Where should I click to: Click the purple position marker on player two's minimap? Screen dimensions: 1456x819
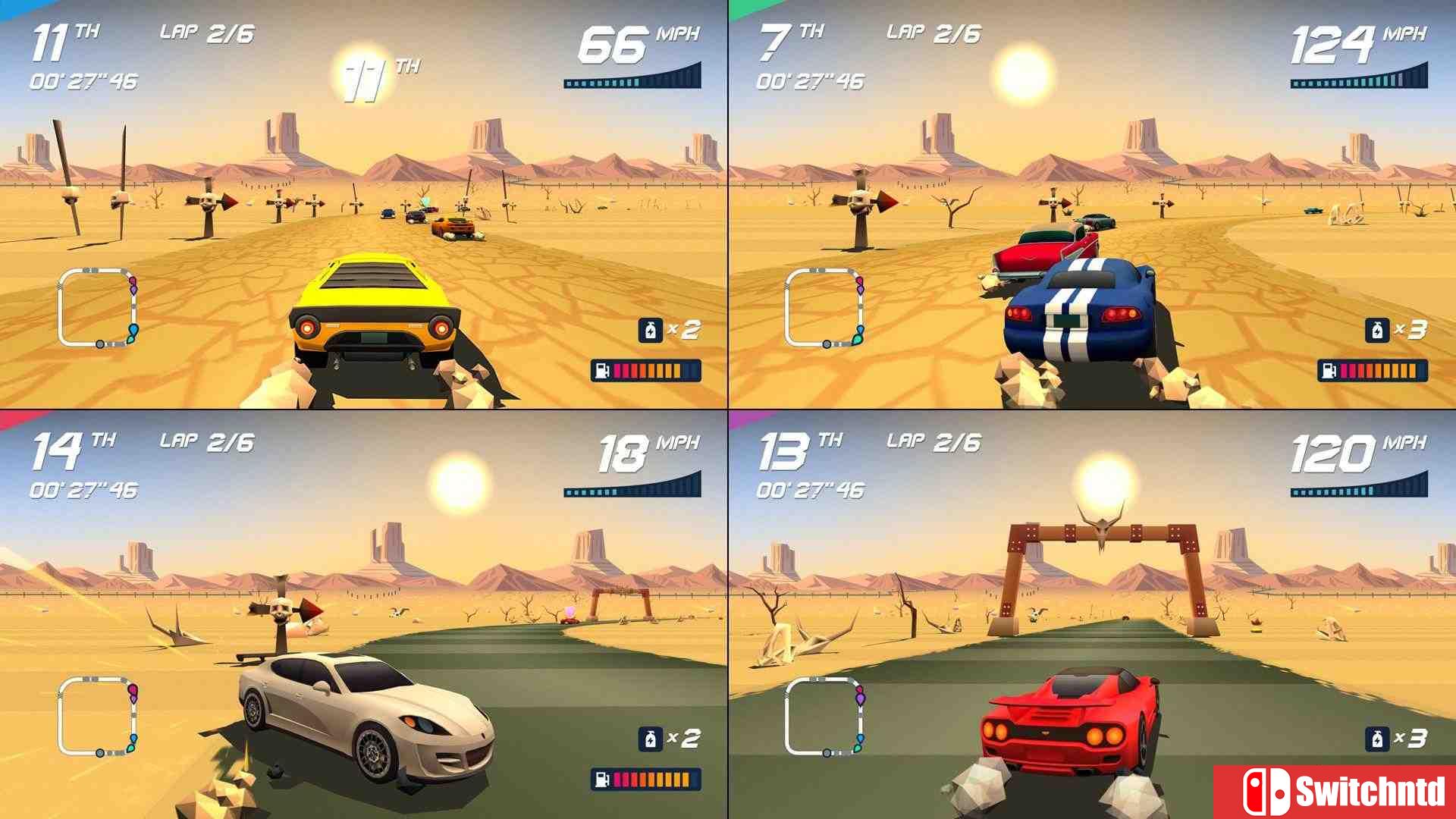[861, 290]
